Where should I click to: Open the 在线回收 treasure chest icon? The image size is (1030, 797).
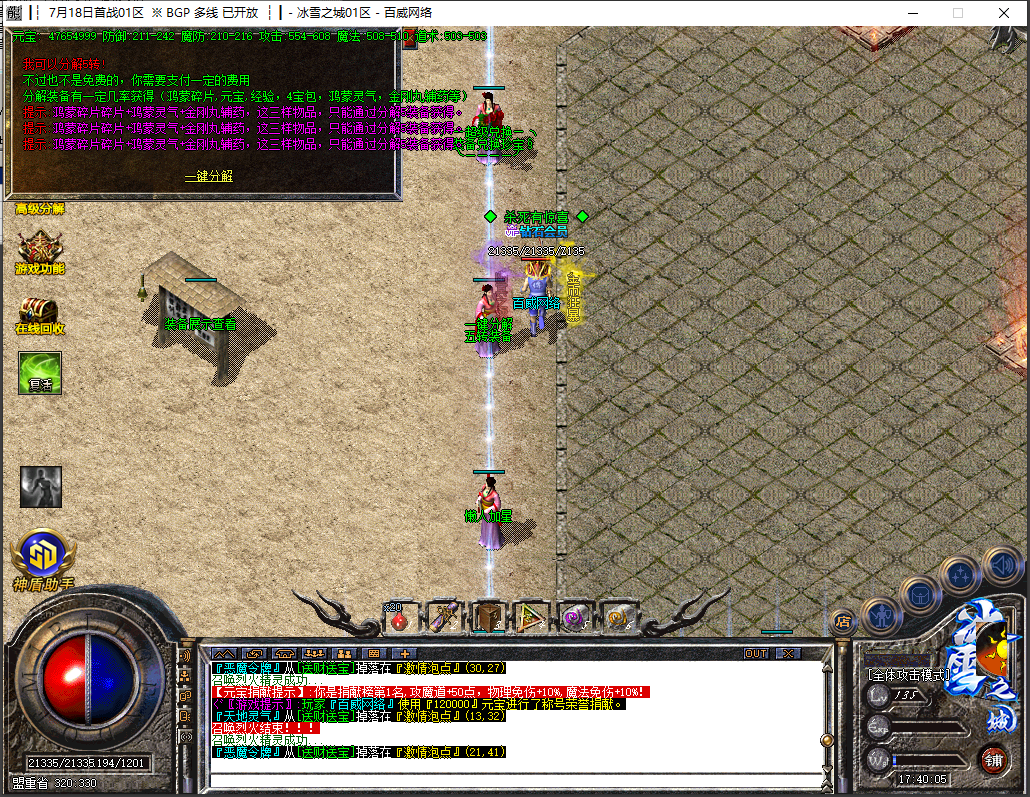(x=40, y=311)
